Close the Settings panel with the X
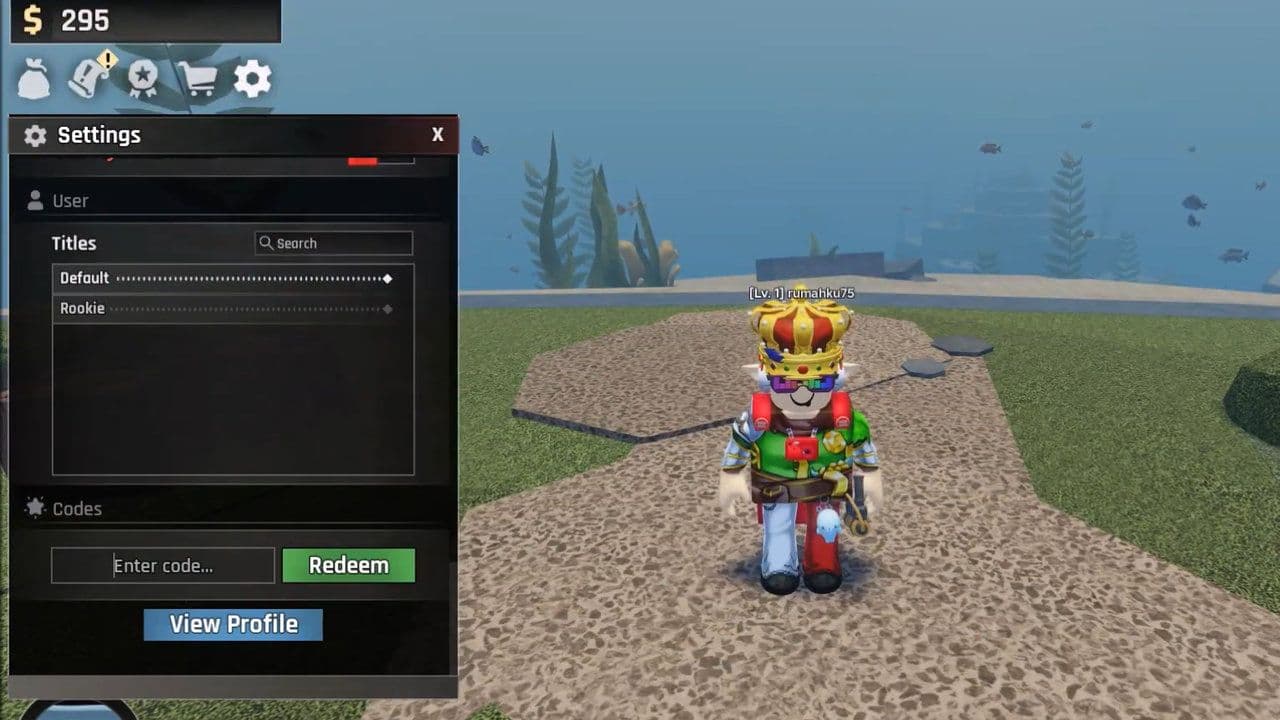This screenshot has width=1280, height=720. (x=437, y=135)
